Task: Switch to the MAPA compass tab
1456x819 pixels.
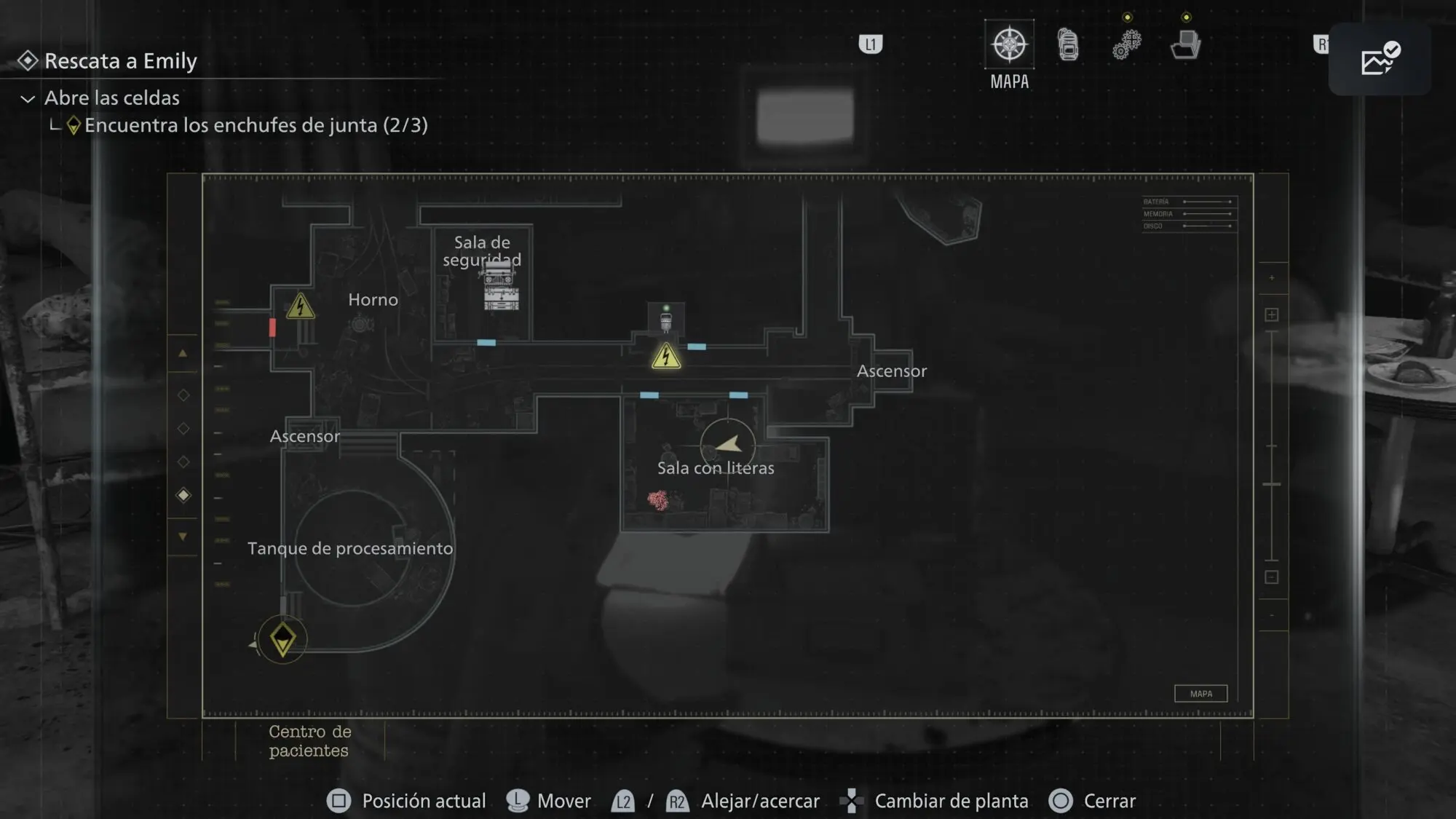Action: click(1009, 45)
